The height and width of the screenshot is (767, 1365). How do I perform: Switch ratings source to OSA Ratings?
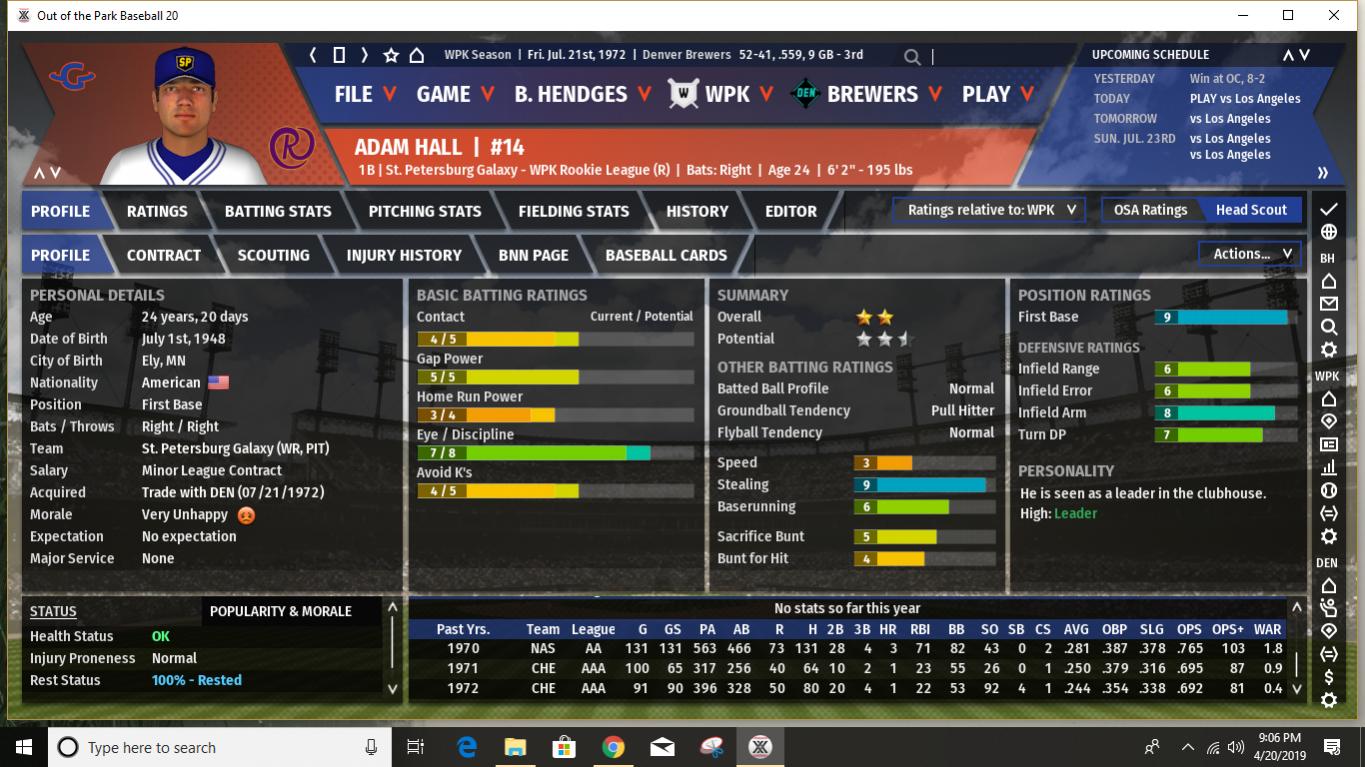tap(1150, 210)
